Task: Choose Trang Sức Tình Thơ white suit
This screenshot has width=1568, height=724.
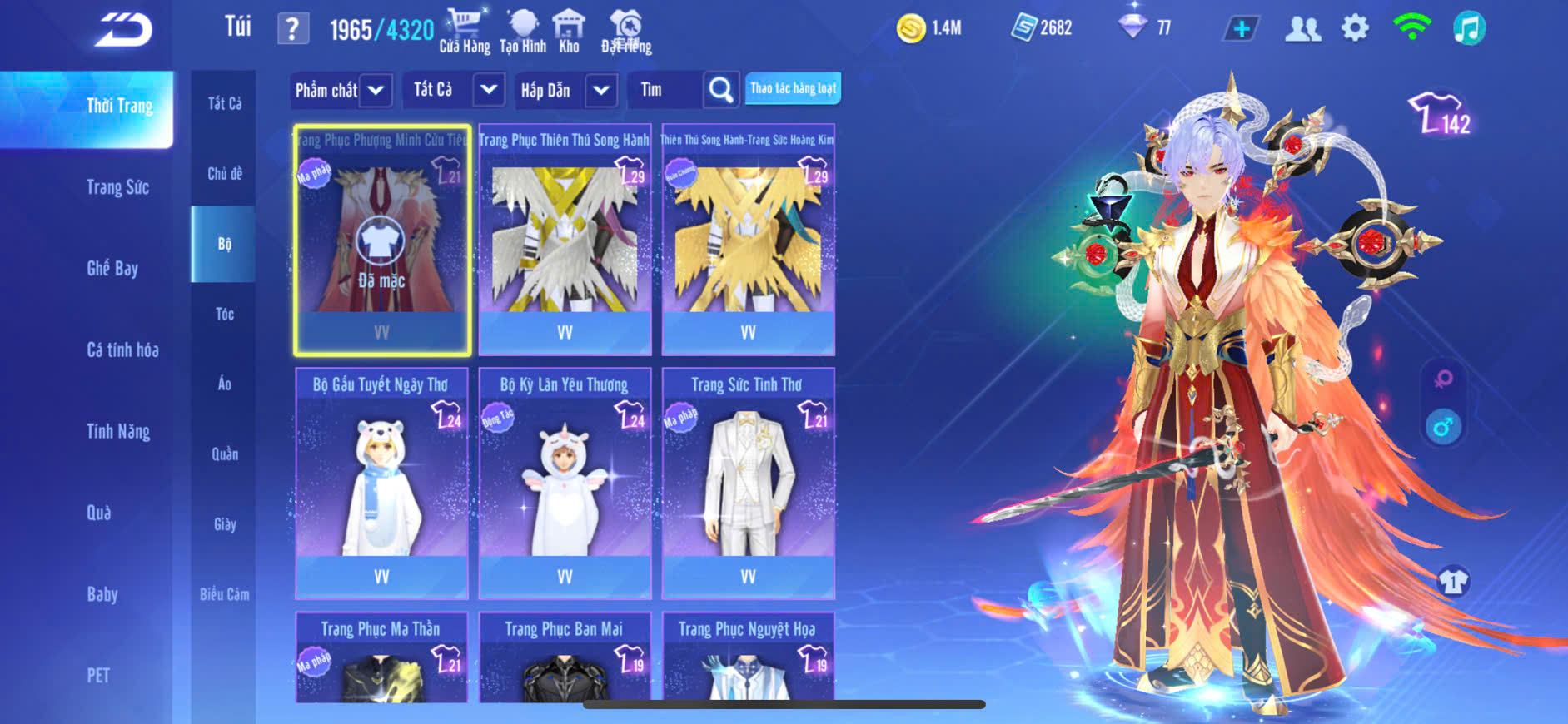Action: (748, 483)
